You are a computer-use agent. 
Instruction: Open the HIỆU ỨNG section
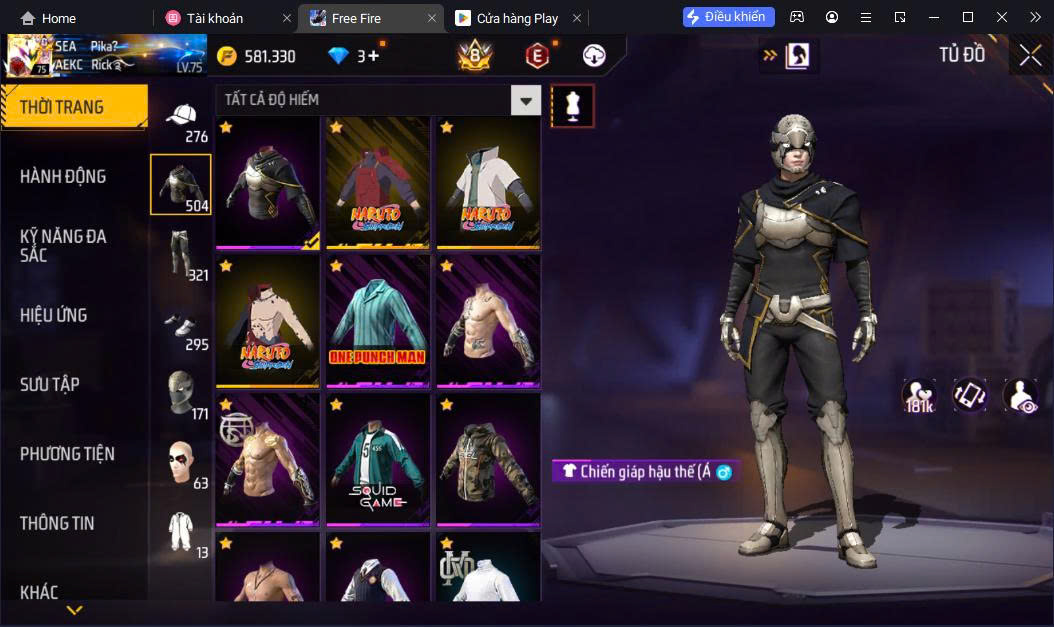(x=54, y=316)
